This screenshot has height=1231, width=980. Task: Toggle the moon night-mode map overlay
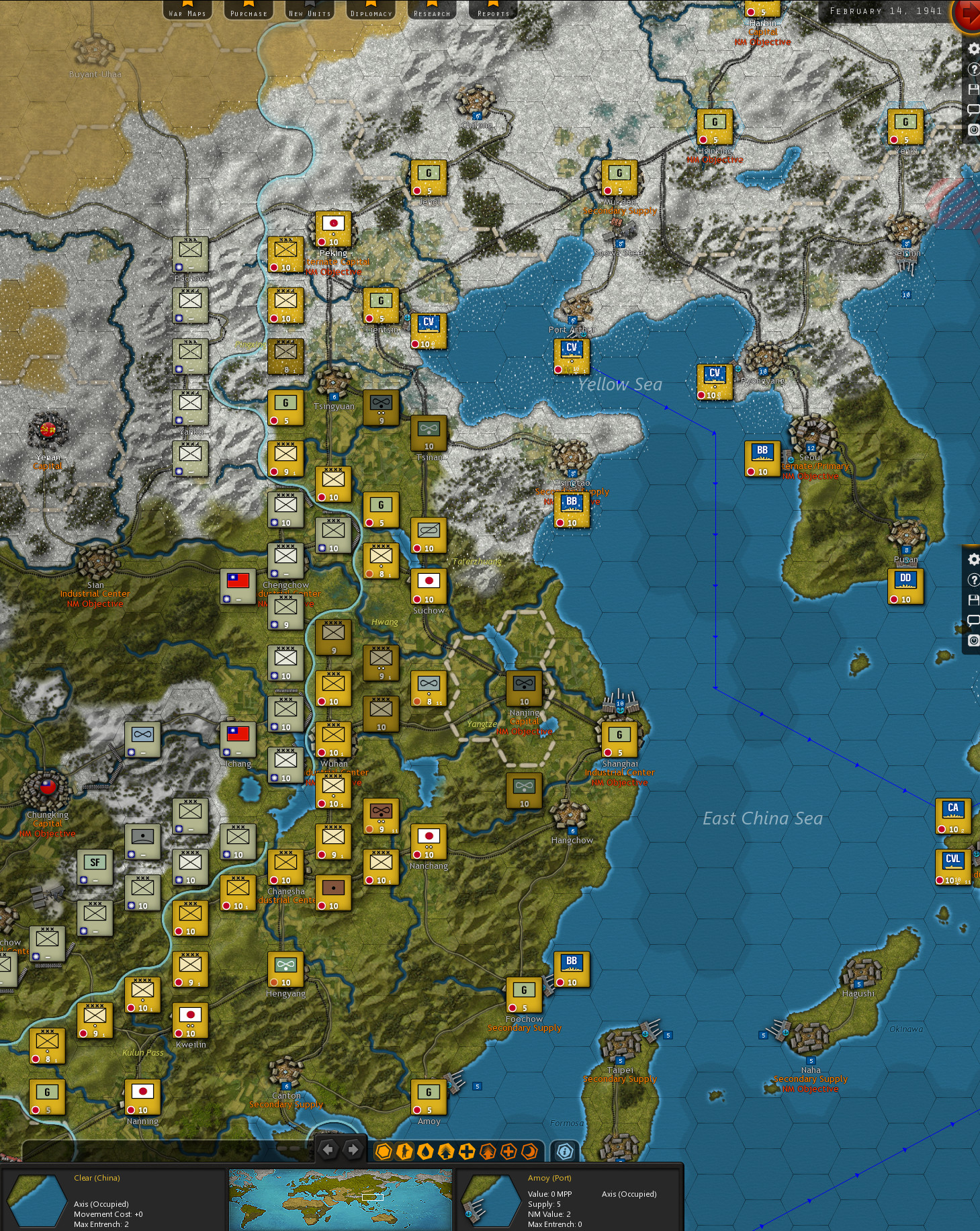(528, 1150)
